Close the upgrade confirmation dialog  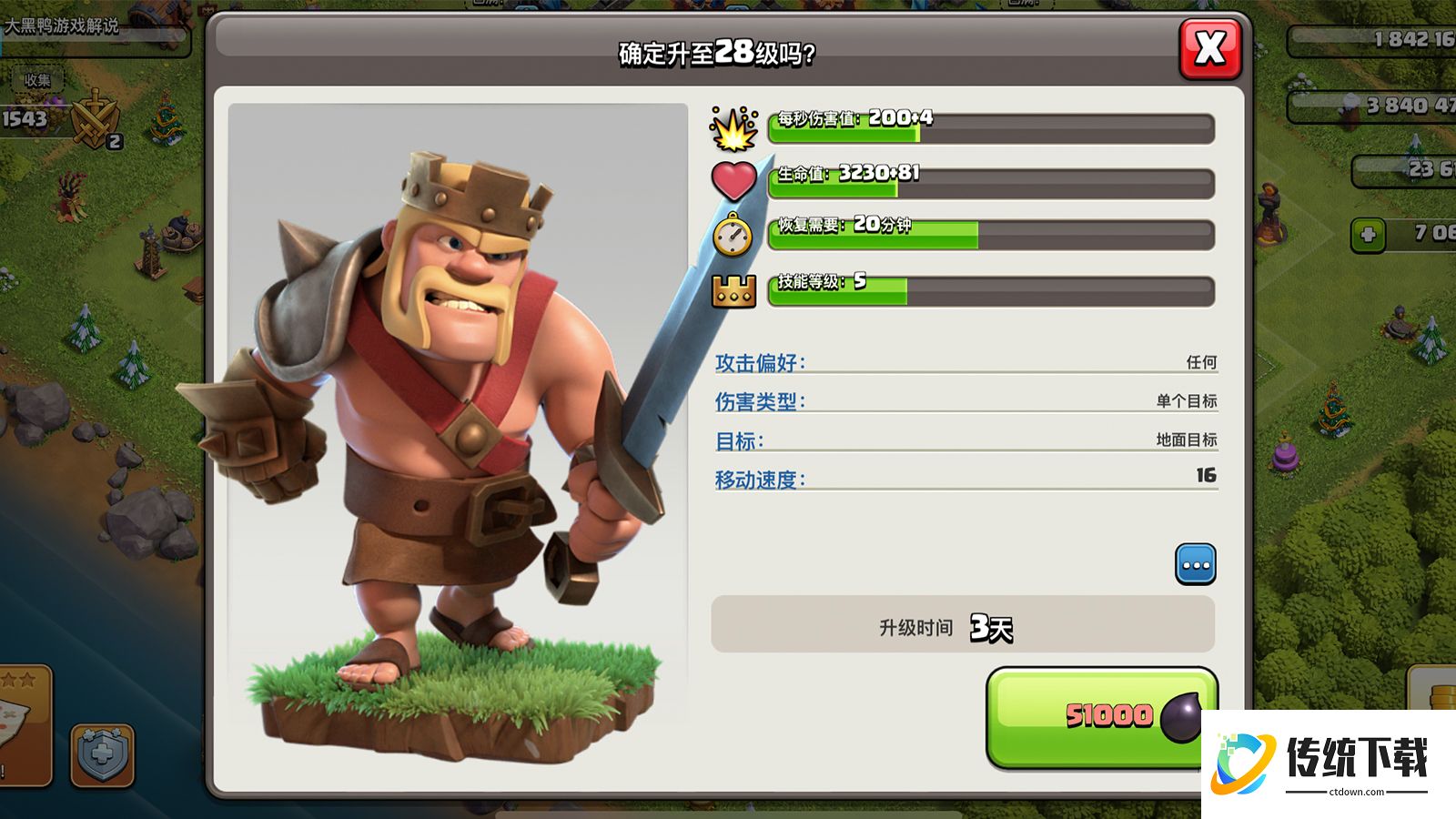1209,48
